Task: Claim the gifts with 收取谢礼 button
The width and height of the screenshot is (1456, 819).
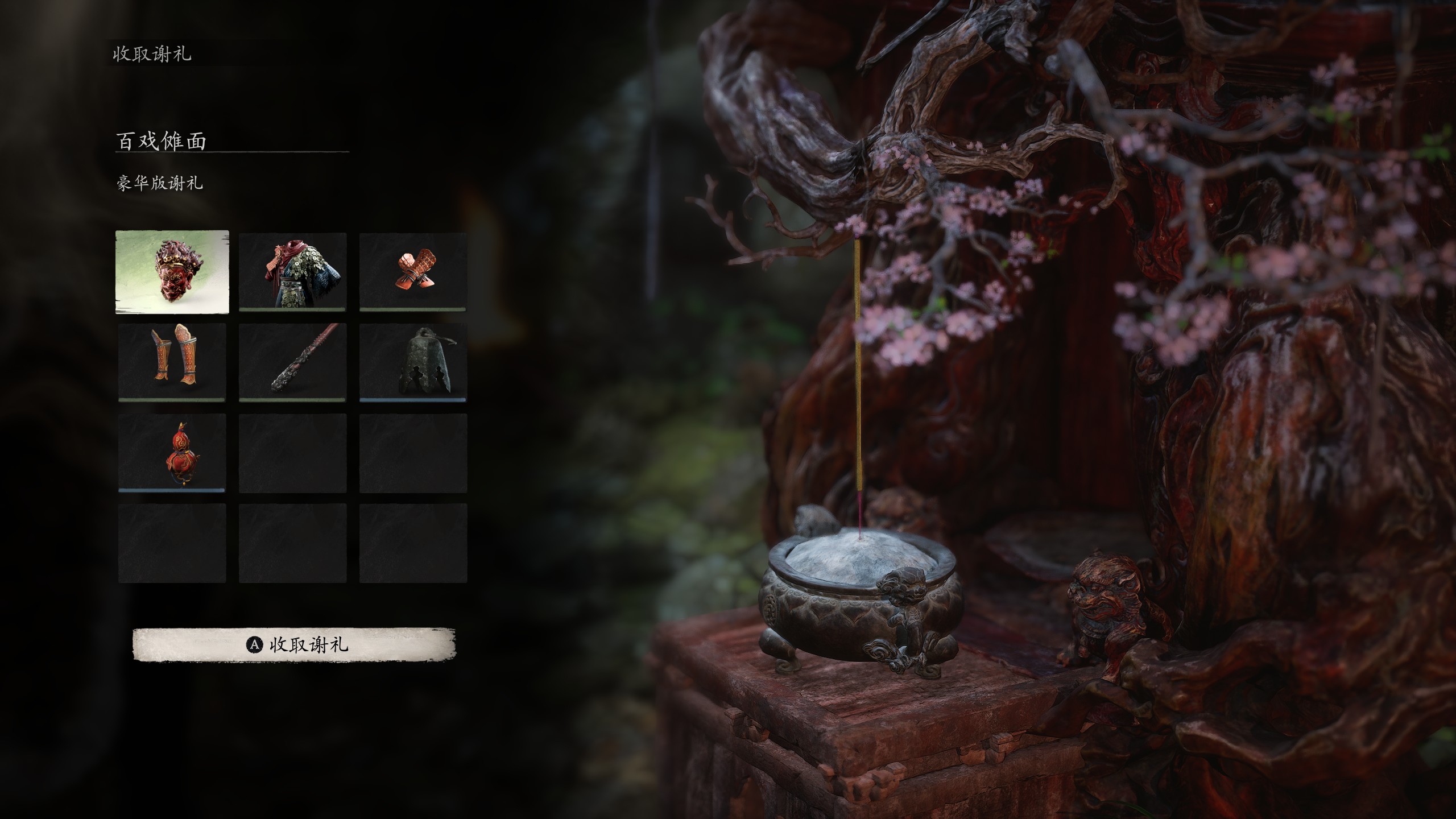Action: [x=294, y=645]
